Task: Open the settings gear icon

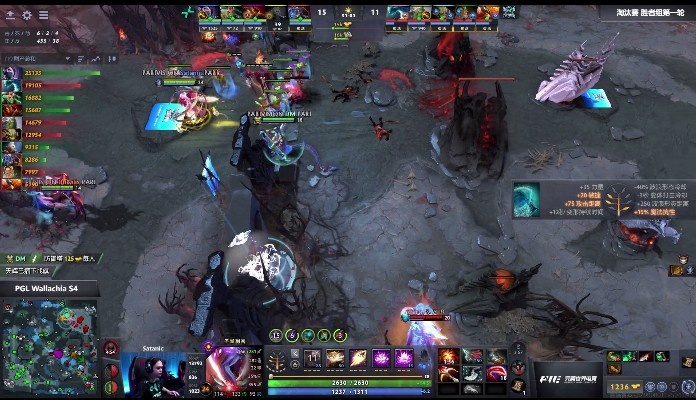Action: (x=27, y=15)
